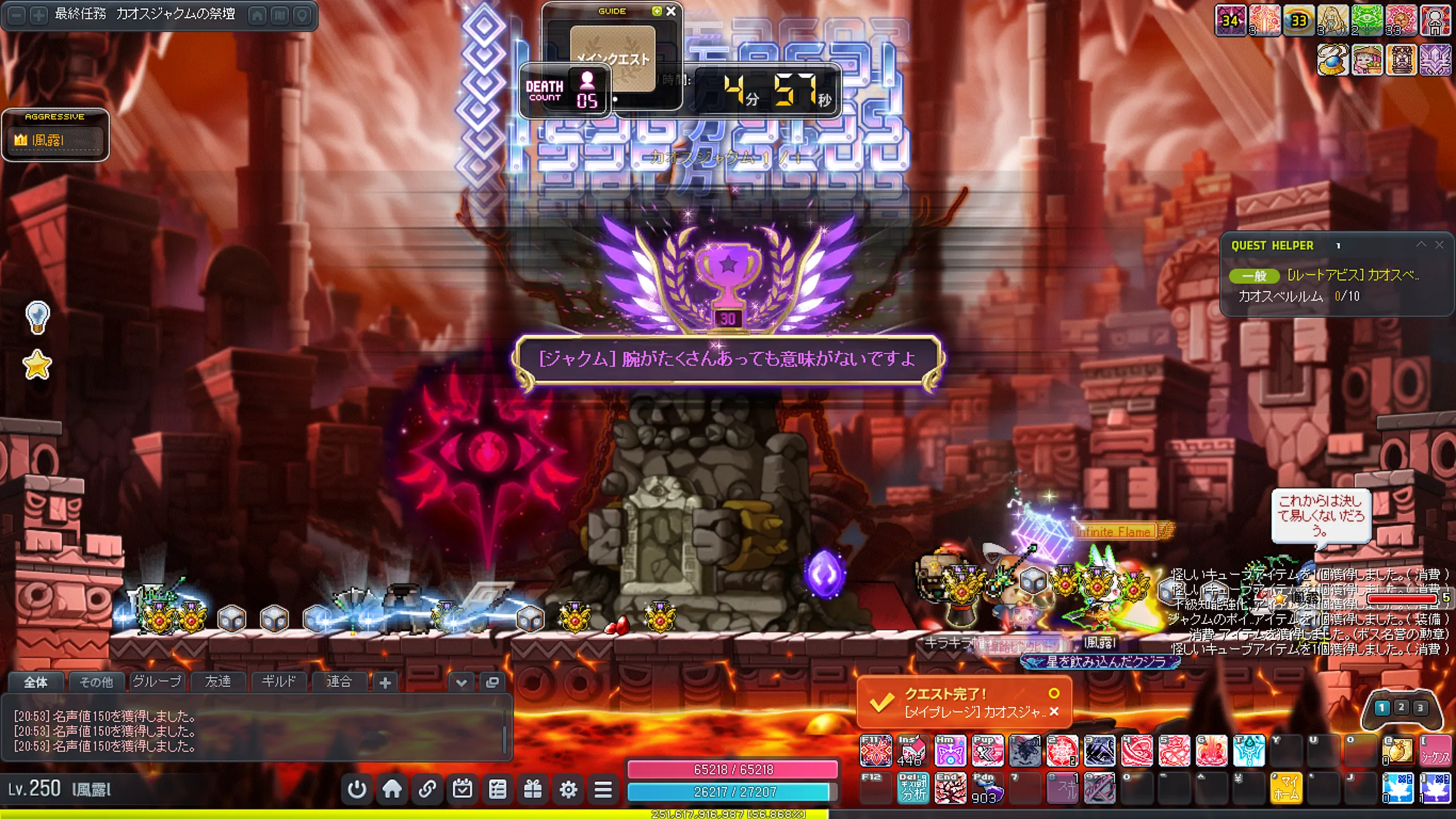Close the Quest Helper panel
This screenshot has height=819, width=1456.
(1439, 245)
